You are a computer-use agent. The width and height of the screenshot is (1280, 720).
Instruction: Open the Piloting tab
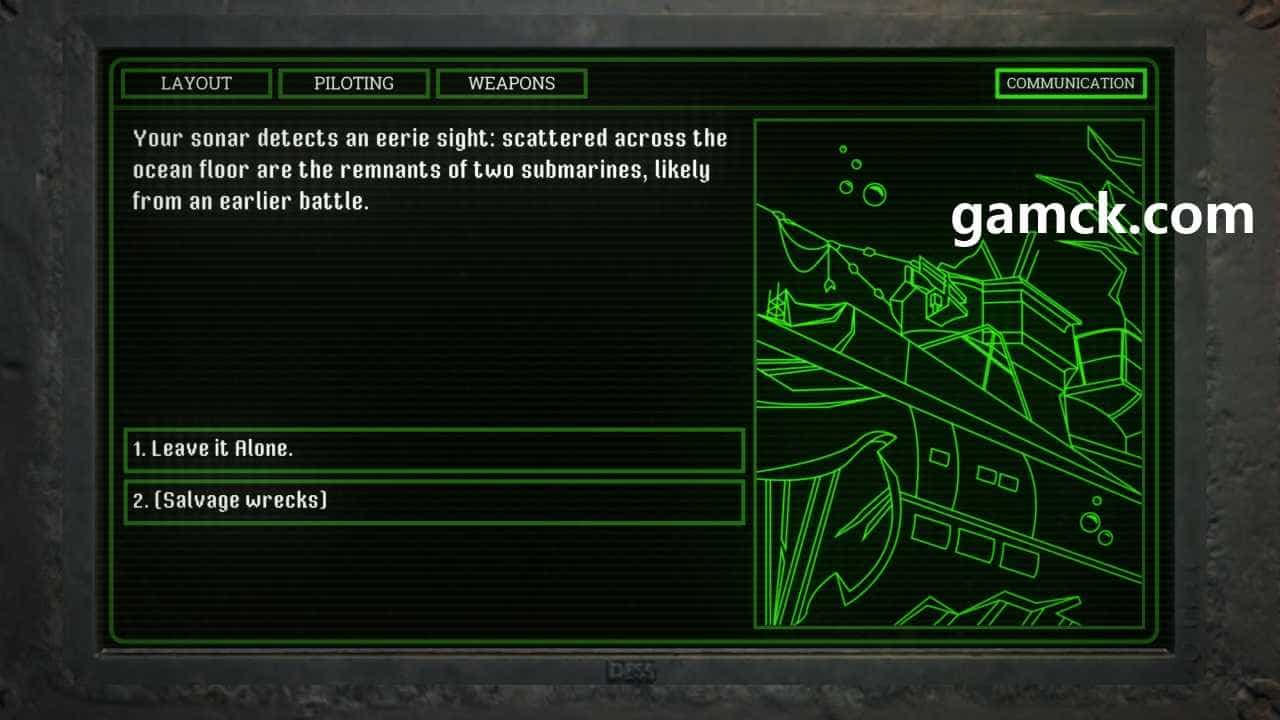(354, 84)
